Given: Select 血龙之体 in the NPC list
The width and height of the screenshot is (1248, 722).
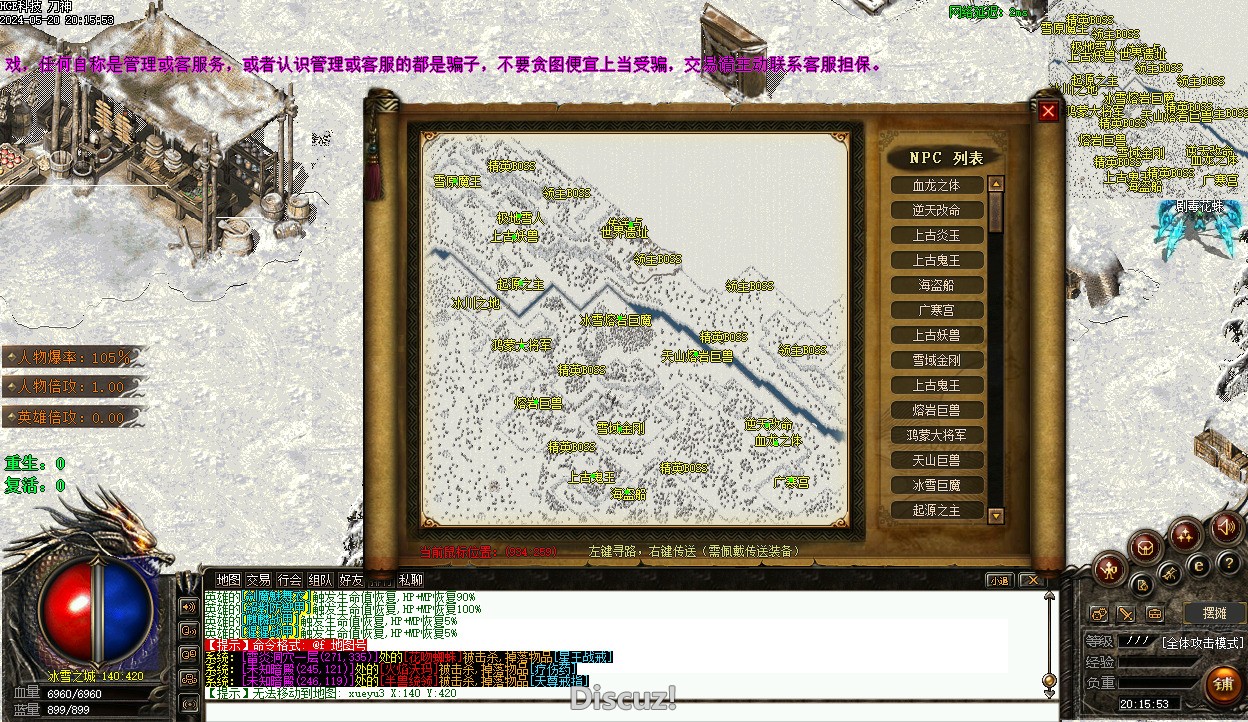Looking at the screenshot, I should pyautogui.click(x=936, y=185).
